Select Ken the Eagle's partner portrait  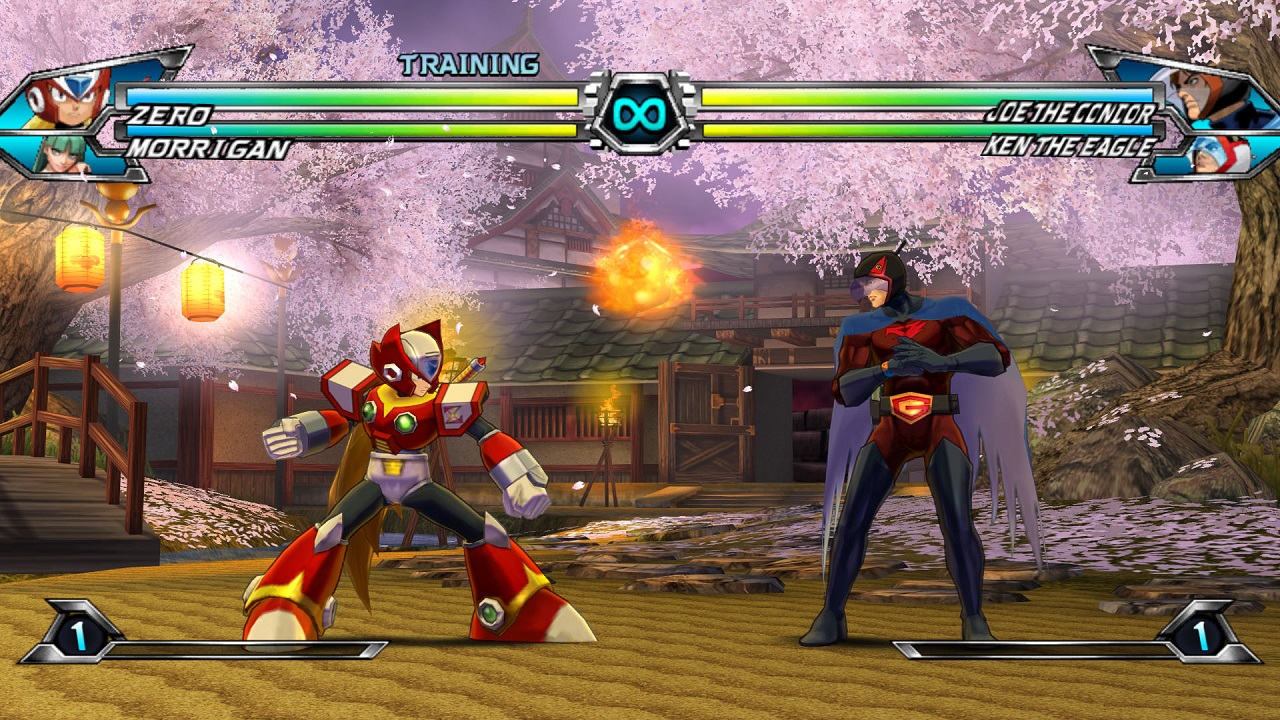[x=1214, y=153]
